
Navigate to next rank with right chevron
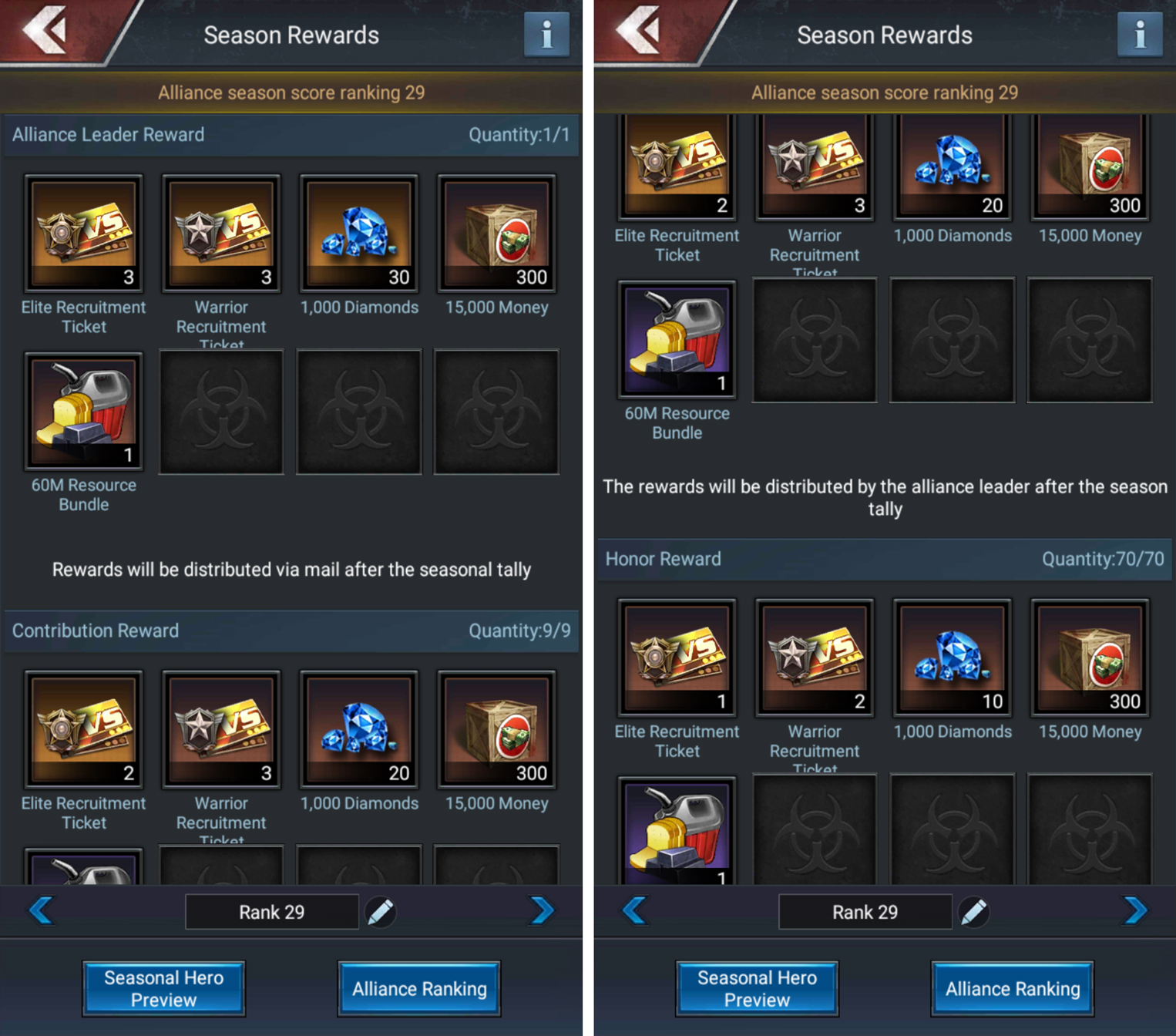click(x=540, y=912)
